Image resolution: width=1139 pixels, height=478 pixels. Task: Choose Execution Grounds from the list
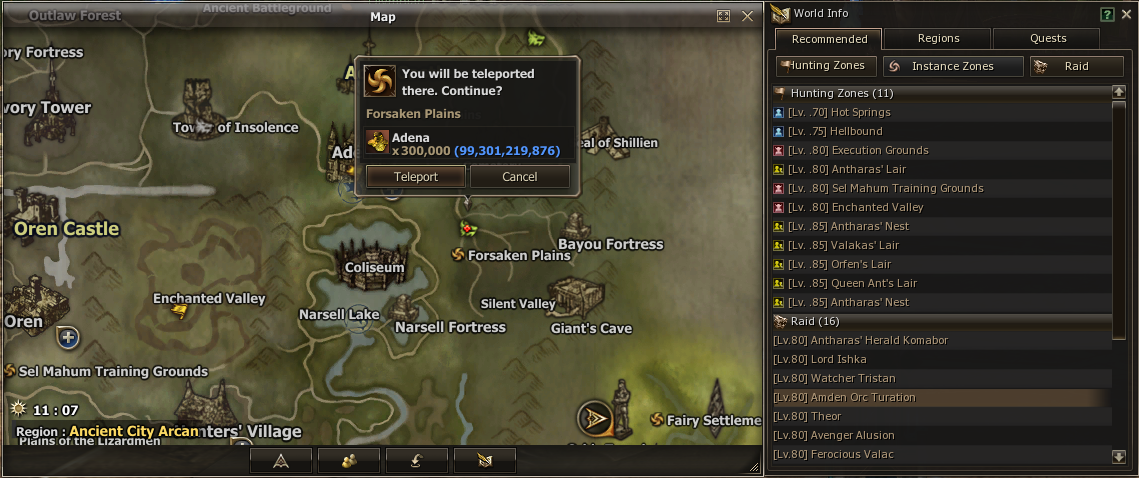coord(880,150)
